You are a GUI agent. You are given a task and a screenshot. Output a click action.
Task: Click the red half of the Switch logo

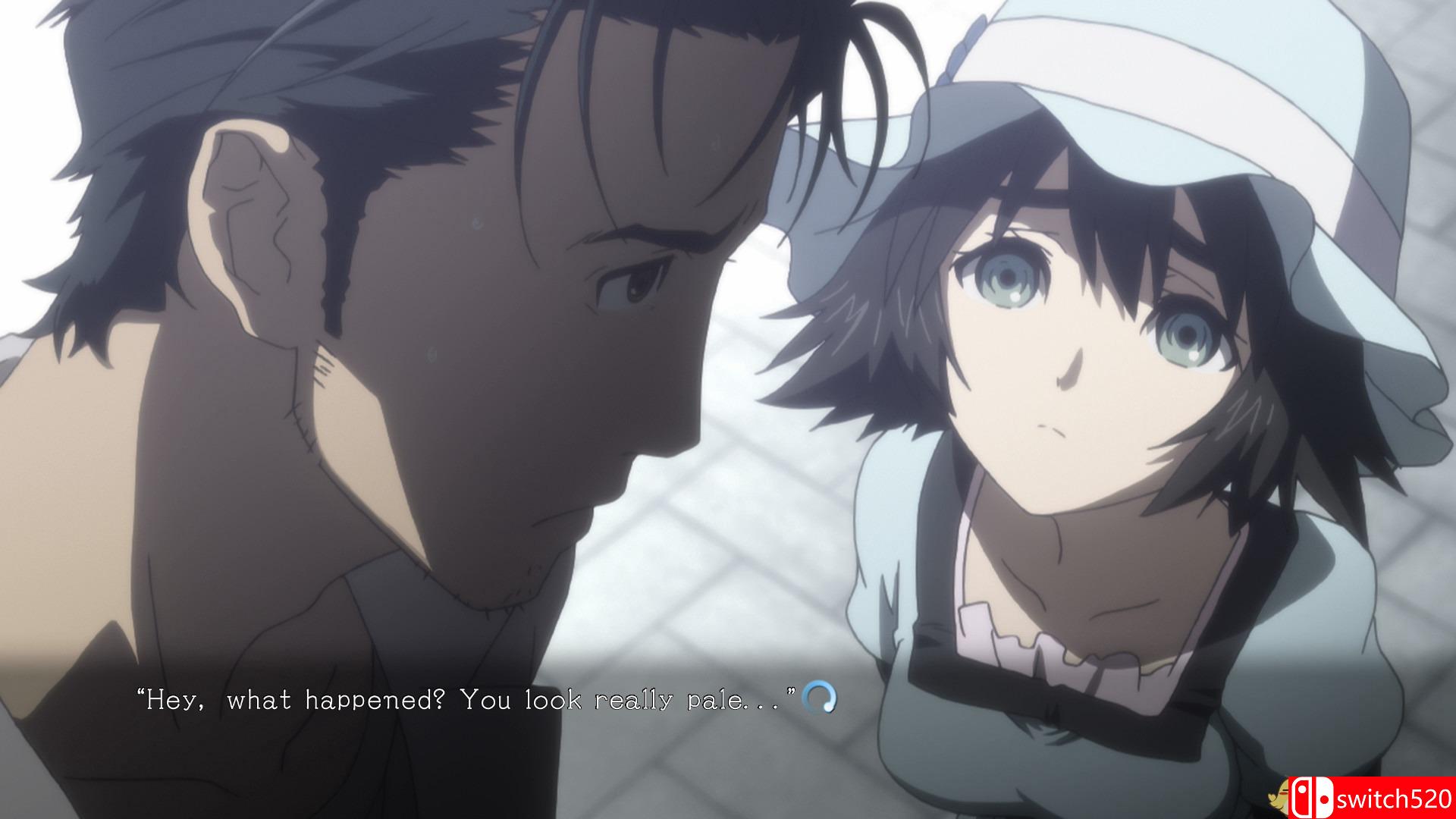pos(1301,797)
